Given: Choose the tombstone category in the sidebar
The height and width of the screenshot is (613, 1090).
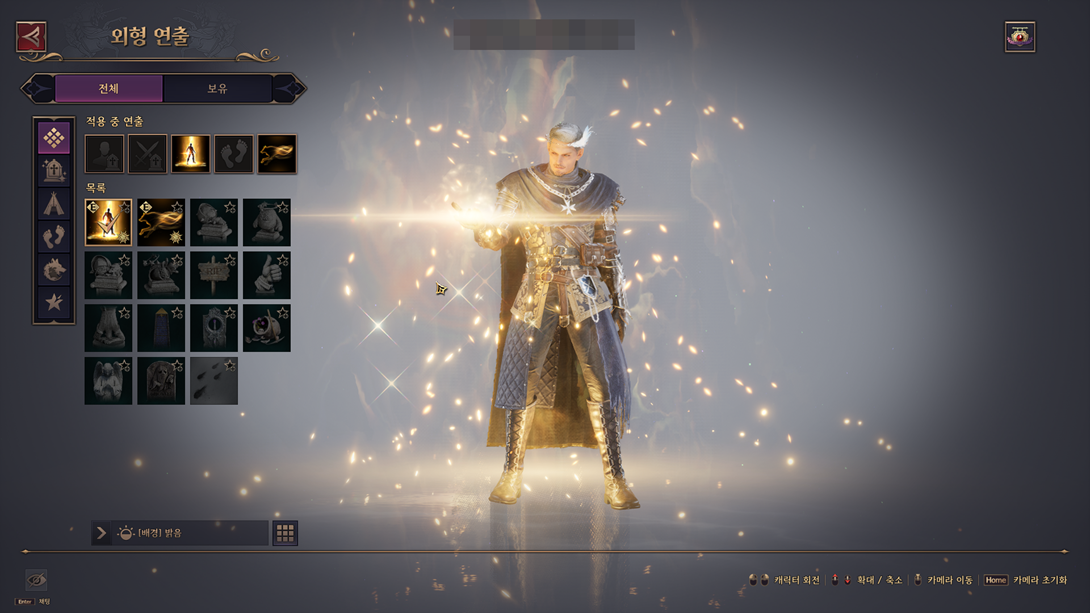Looking at the screenshot, I should (x=54, y=171).
